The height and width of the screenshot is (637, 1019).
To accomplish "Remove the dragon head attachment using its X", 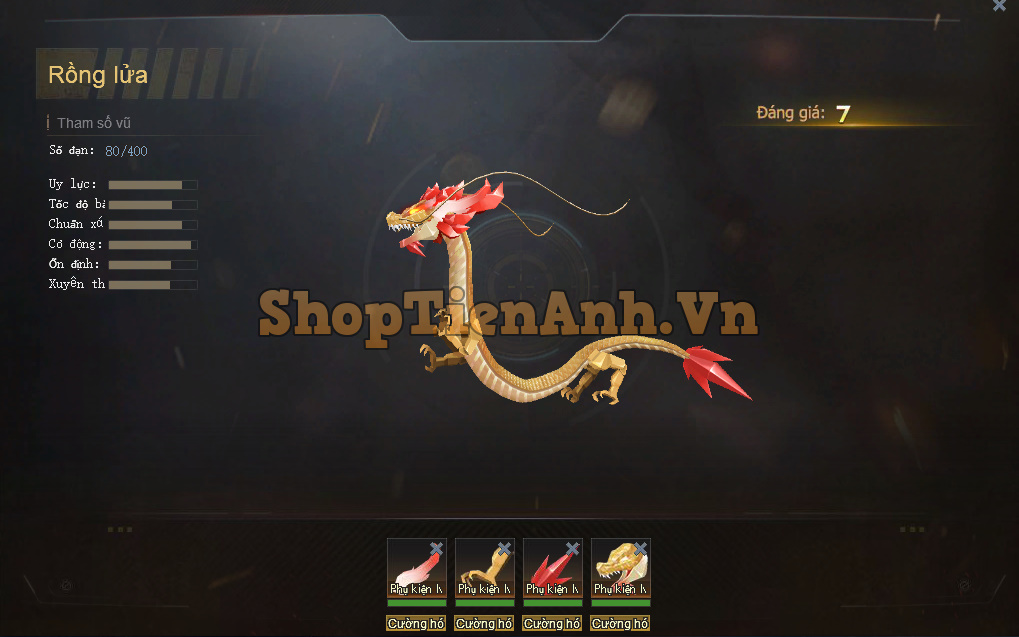I will [x=640, y=548].
